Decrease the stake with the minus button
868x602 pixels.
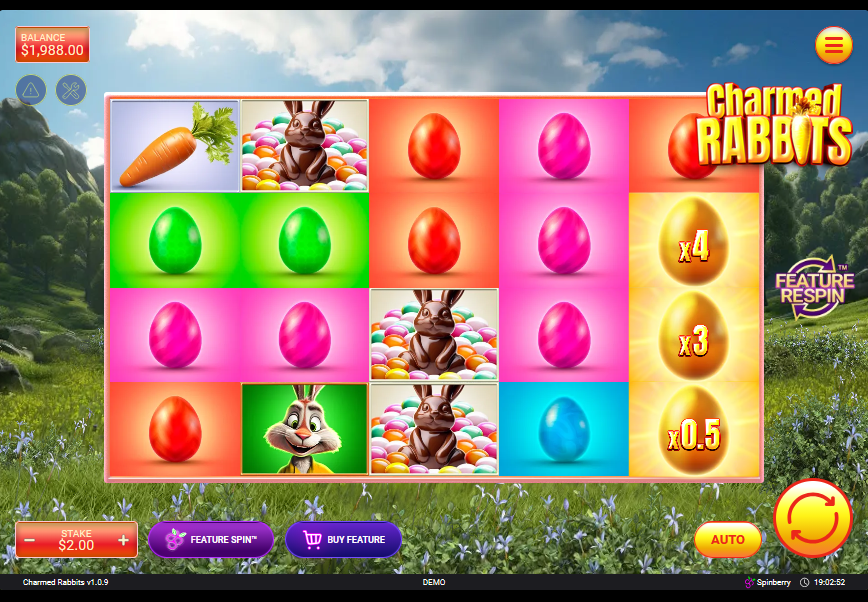30,540
